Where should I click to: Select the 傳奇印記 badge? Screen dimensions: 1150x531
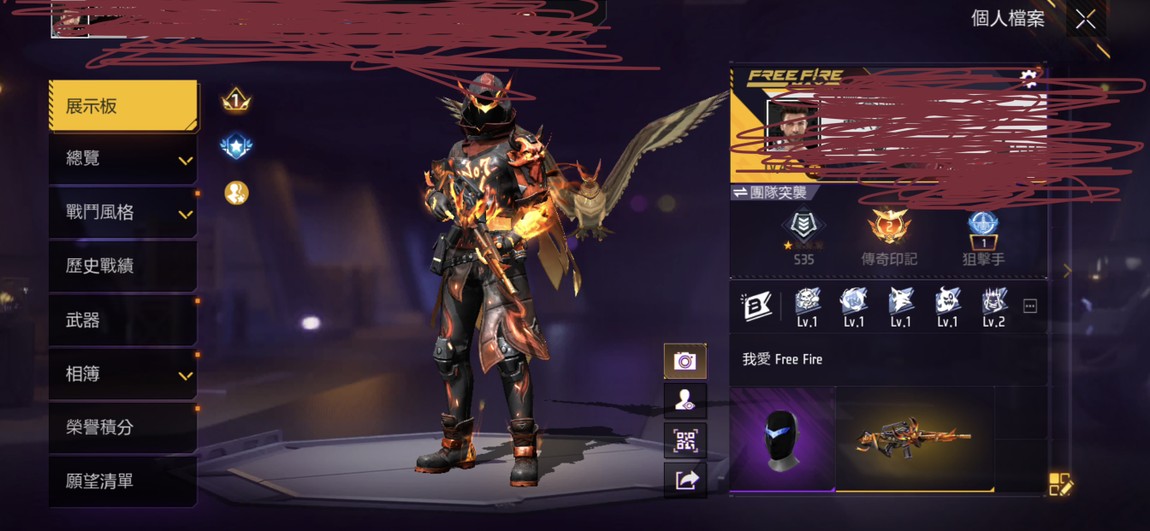[888, 238]
